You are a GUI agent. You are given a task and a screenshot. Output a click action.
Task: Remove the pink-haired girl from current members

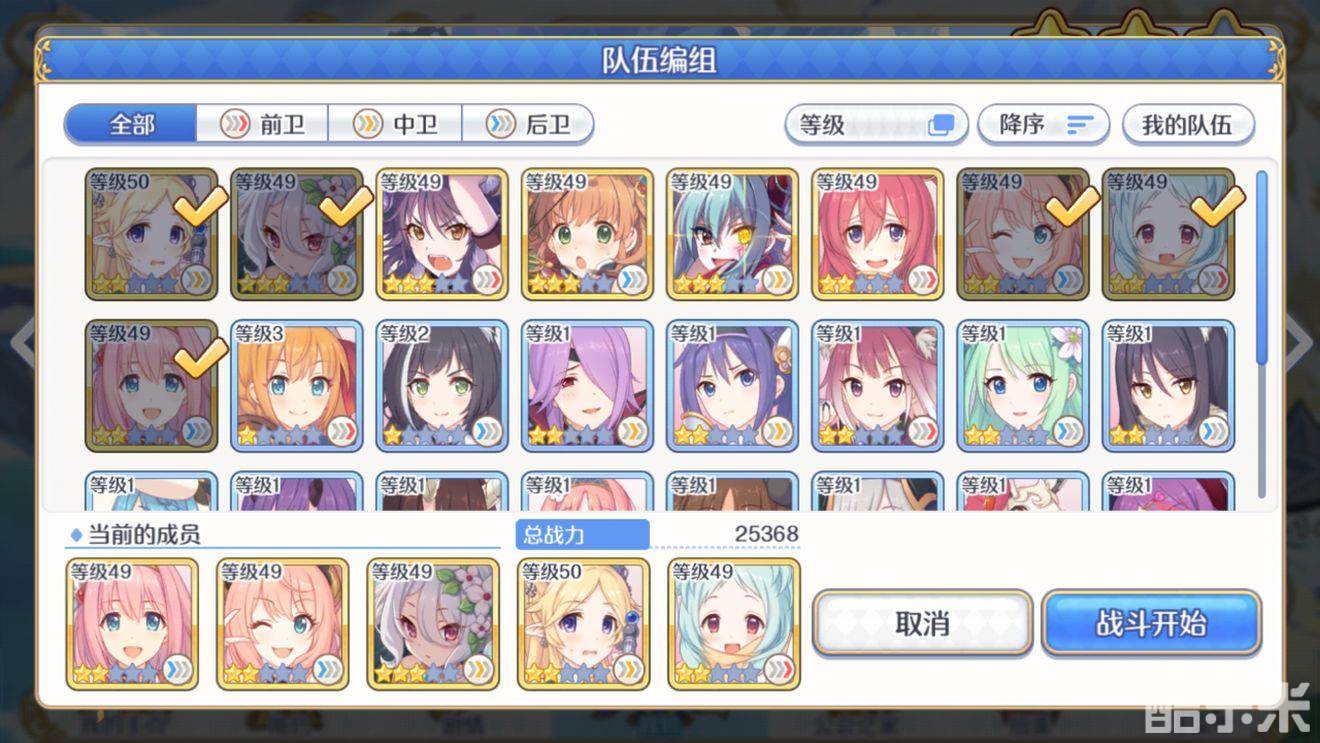[132, 624]
